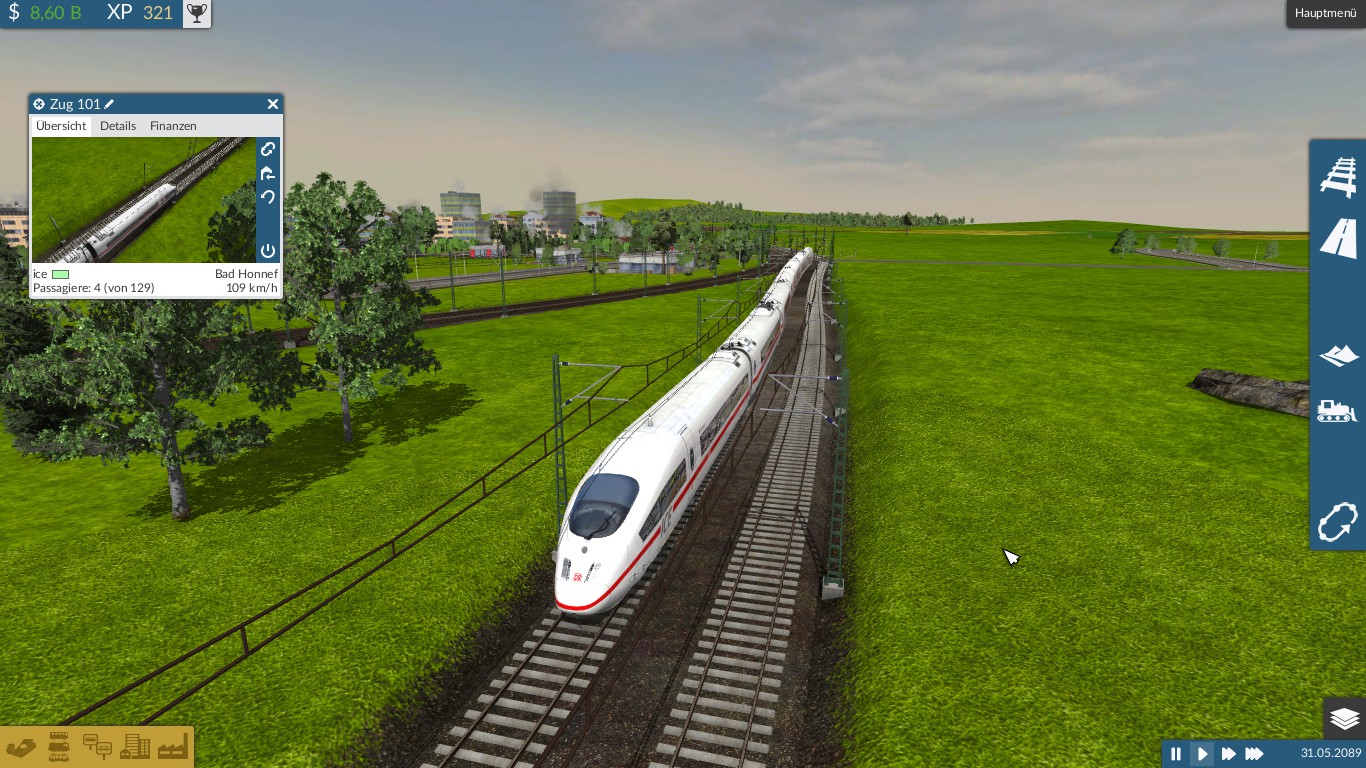Open the industries list via factory icon
The width and height of the screenshot is (1366, 768).
[x=172, y=747]
